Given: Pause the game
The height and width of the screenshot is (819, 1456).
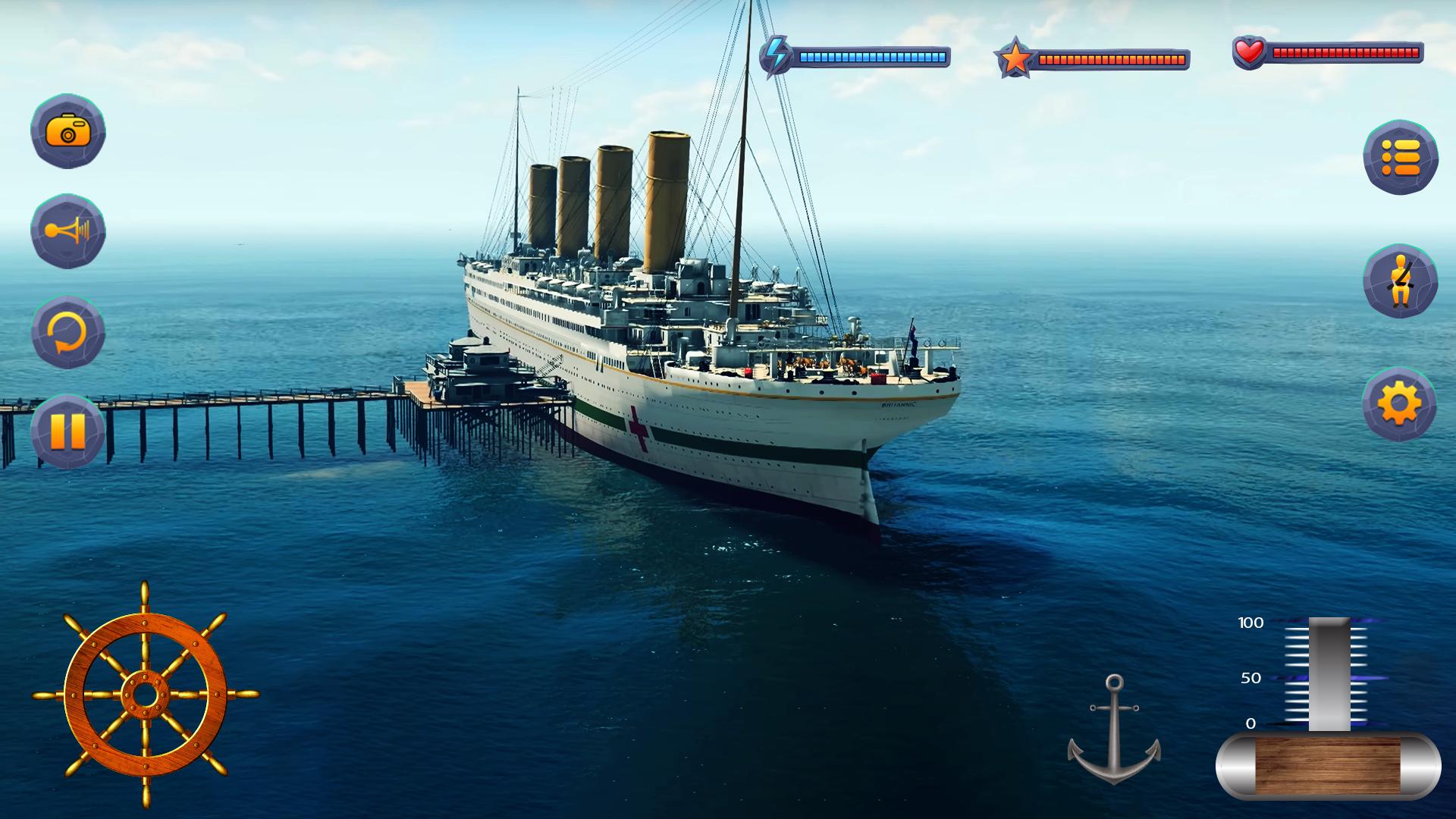Looking at the screenshot, I should pos(68,431).
